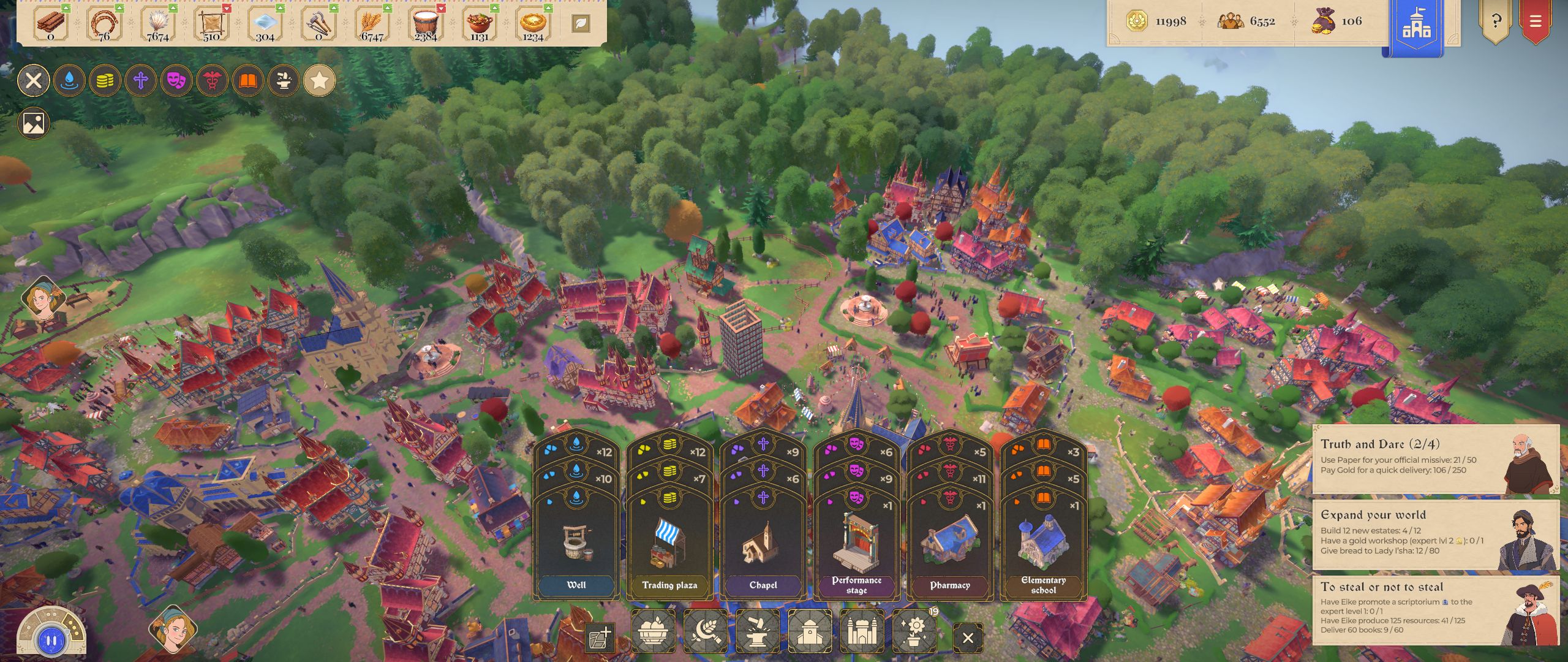Toggle the purple cross faith filter

pyautogui.click(x=141, y=80)
